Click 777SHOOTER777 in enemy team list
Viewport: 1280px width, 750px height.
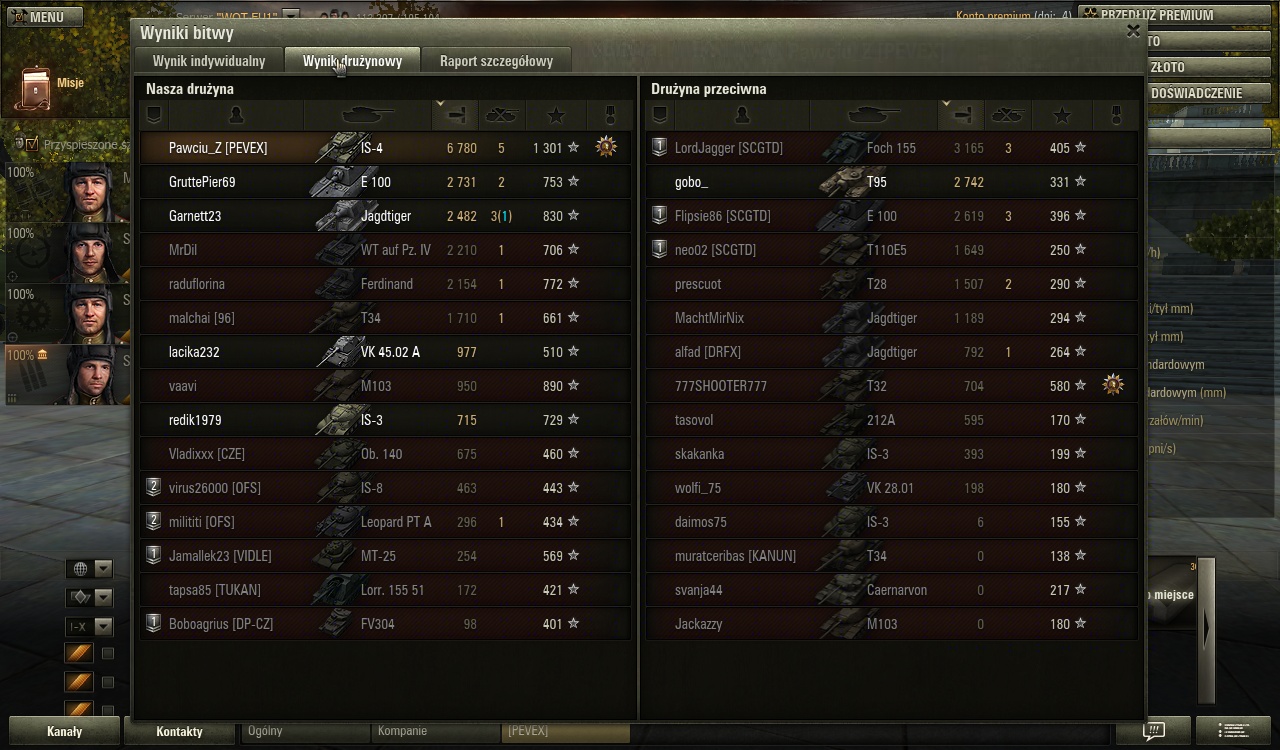720,386
